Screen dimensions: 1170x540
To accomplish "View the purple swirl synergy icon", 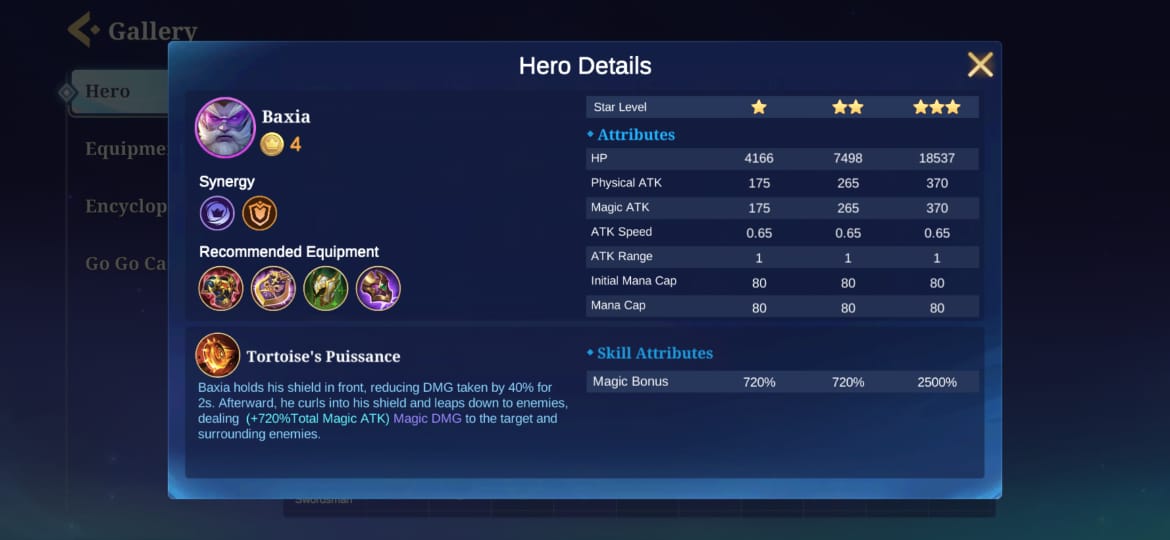I will coord(217,213).
